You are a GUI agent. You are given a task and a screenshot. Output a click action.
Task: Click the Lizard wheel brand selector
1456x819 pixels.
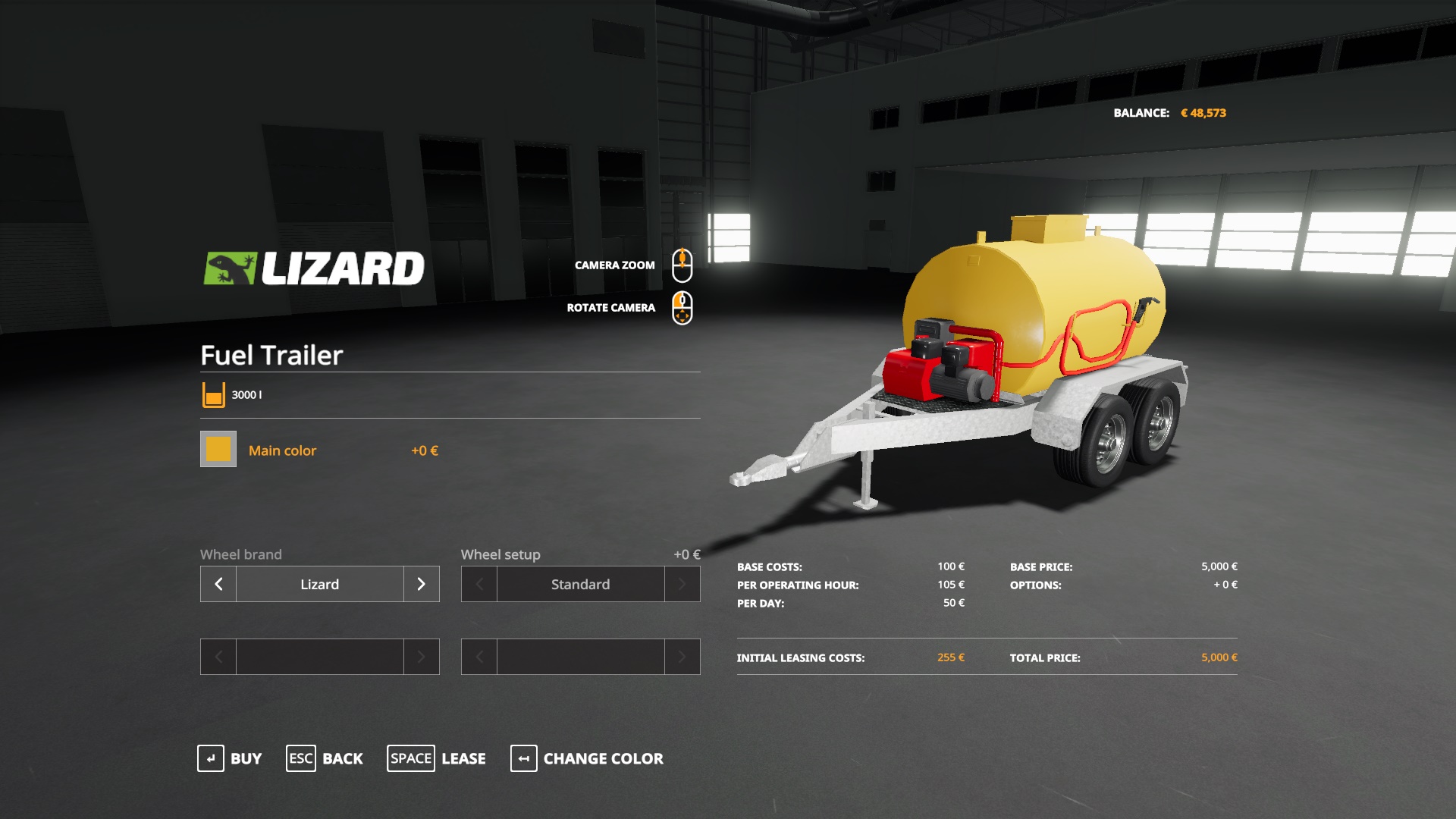(318, 584)
